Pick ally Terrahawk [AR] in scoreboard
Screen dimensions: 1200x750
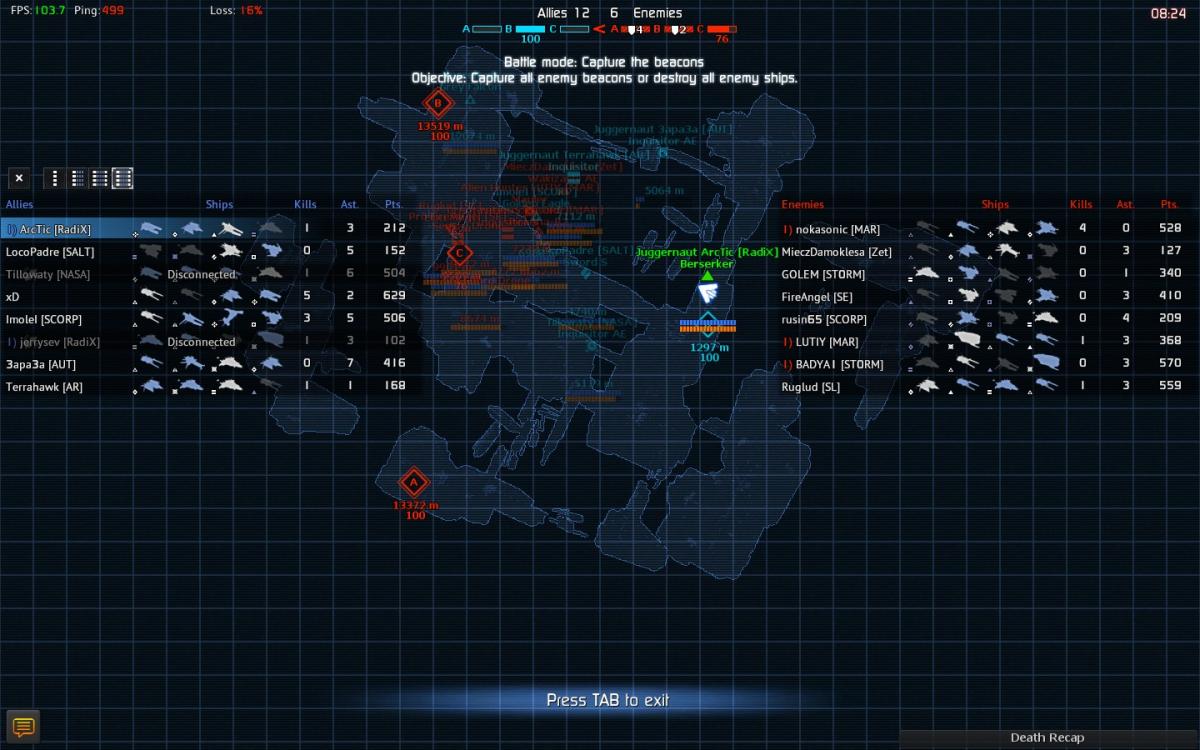pos(44,386)
